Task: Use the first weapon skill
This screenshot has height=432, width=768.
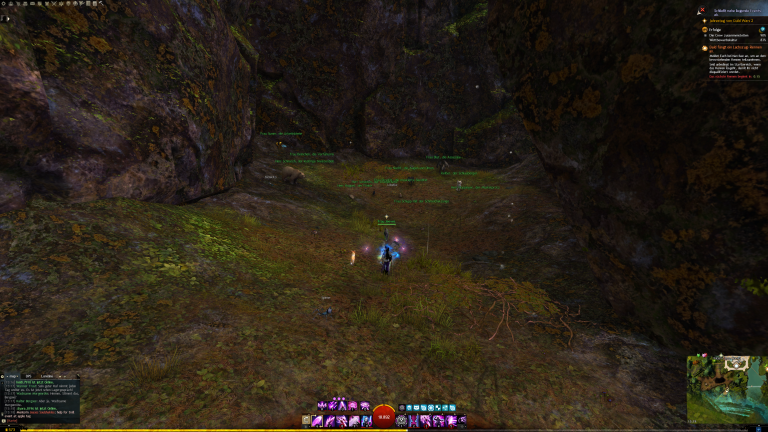Action: click(x=319, y=421)
